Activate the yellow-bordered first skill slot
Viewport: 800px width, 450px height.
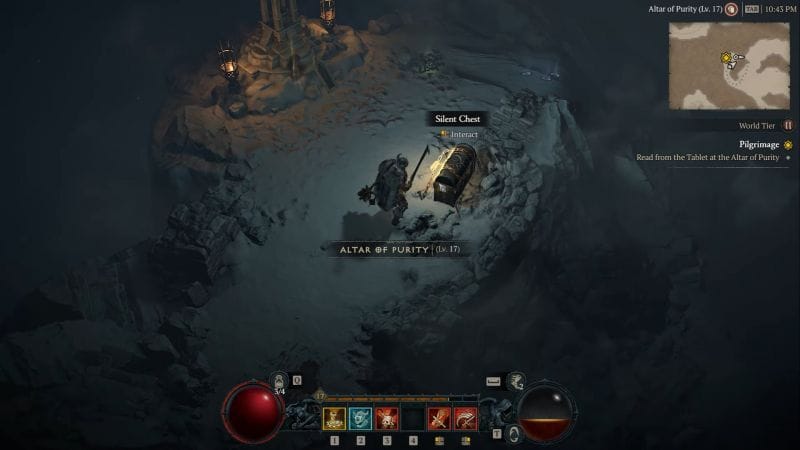[334, 418]
